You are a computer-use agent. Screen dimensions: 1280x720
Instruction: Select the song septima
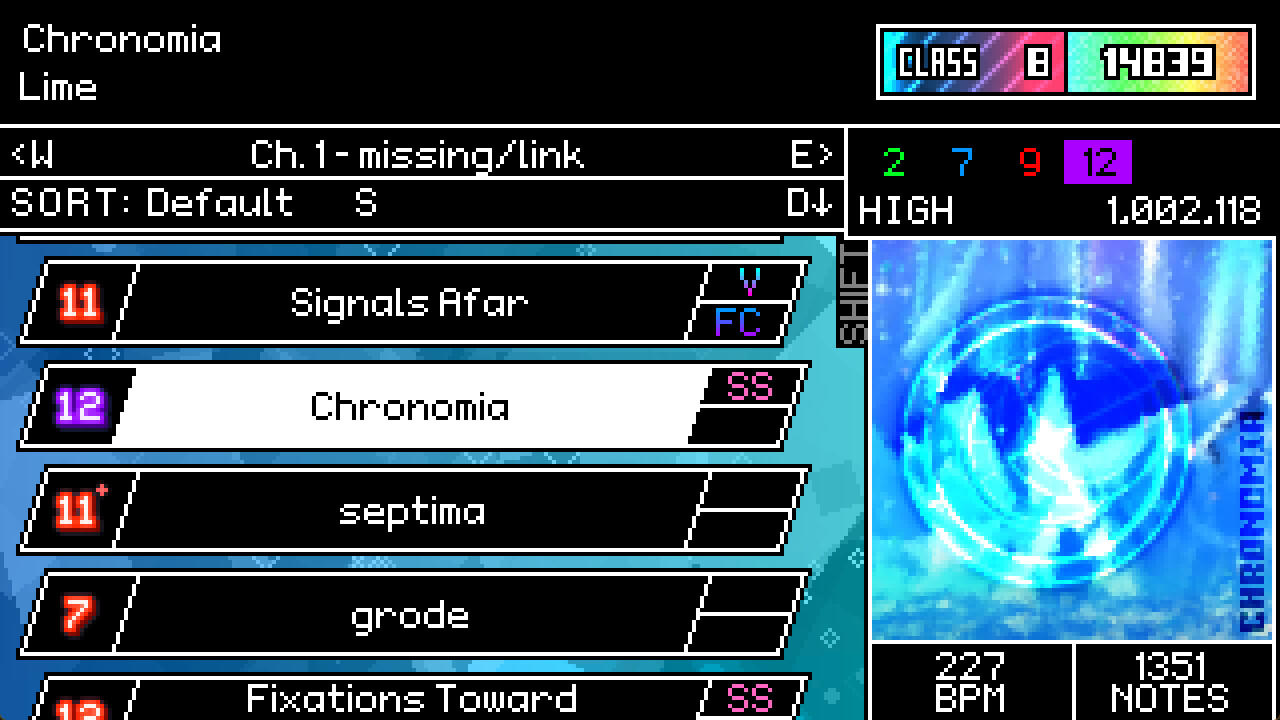pyautogui.click(x=410, y=510)
